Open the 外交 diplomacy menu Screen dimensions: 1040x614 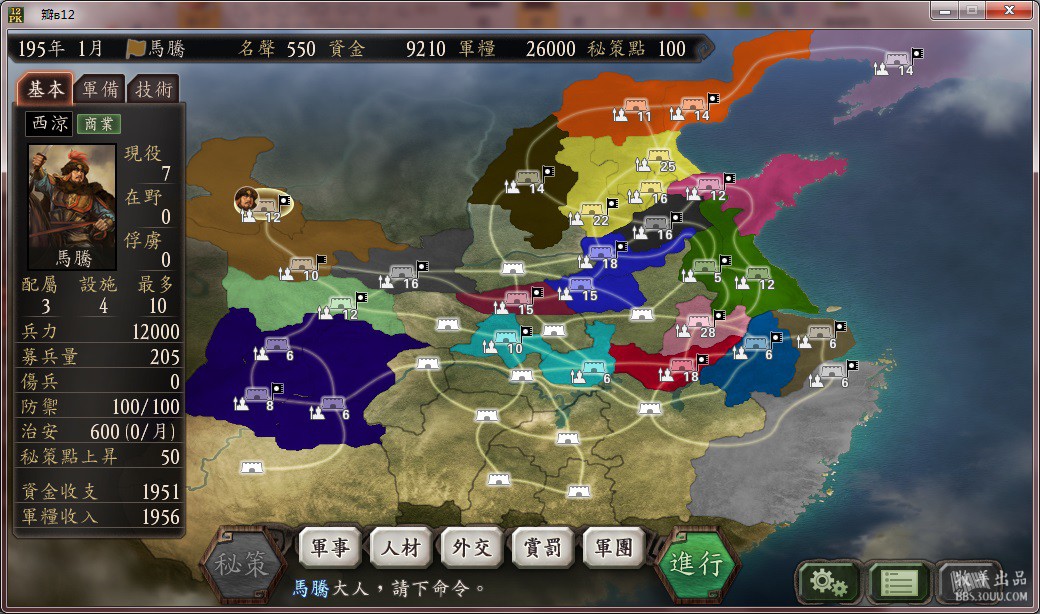[x=471, y=548]
